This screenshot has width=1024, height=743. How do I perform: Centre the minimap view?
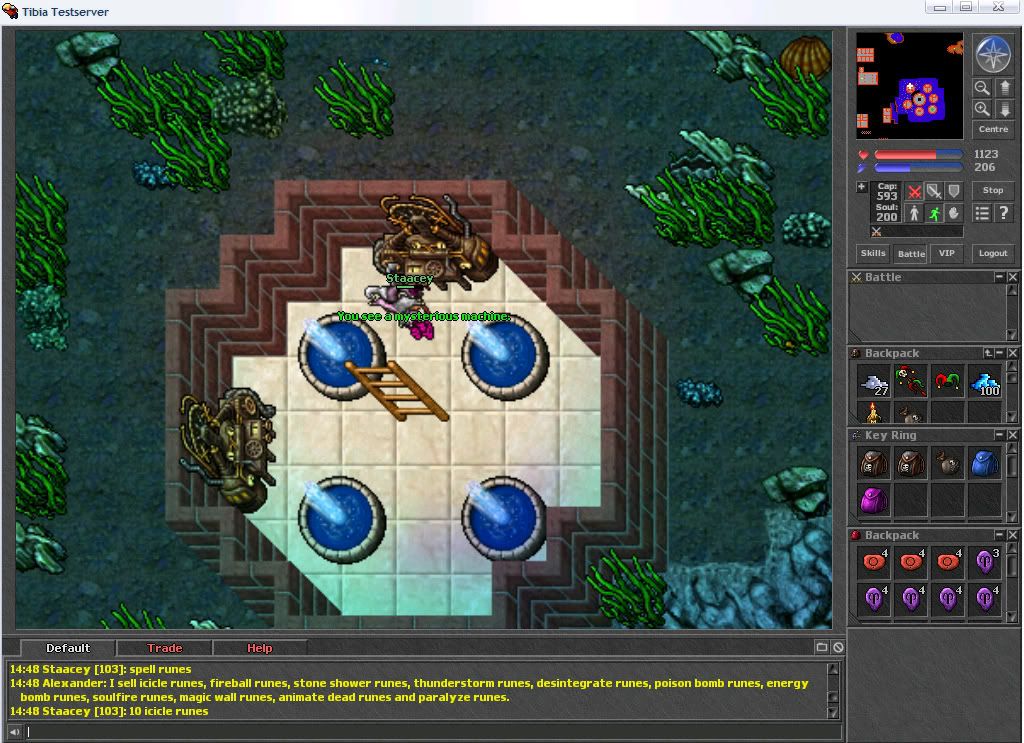992,130
